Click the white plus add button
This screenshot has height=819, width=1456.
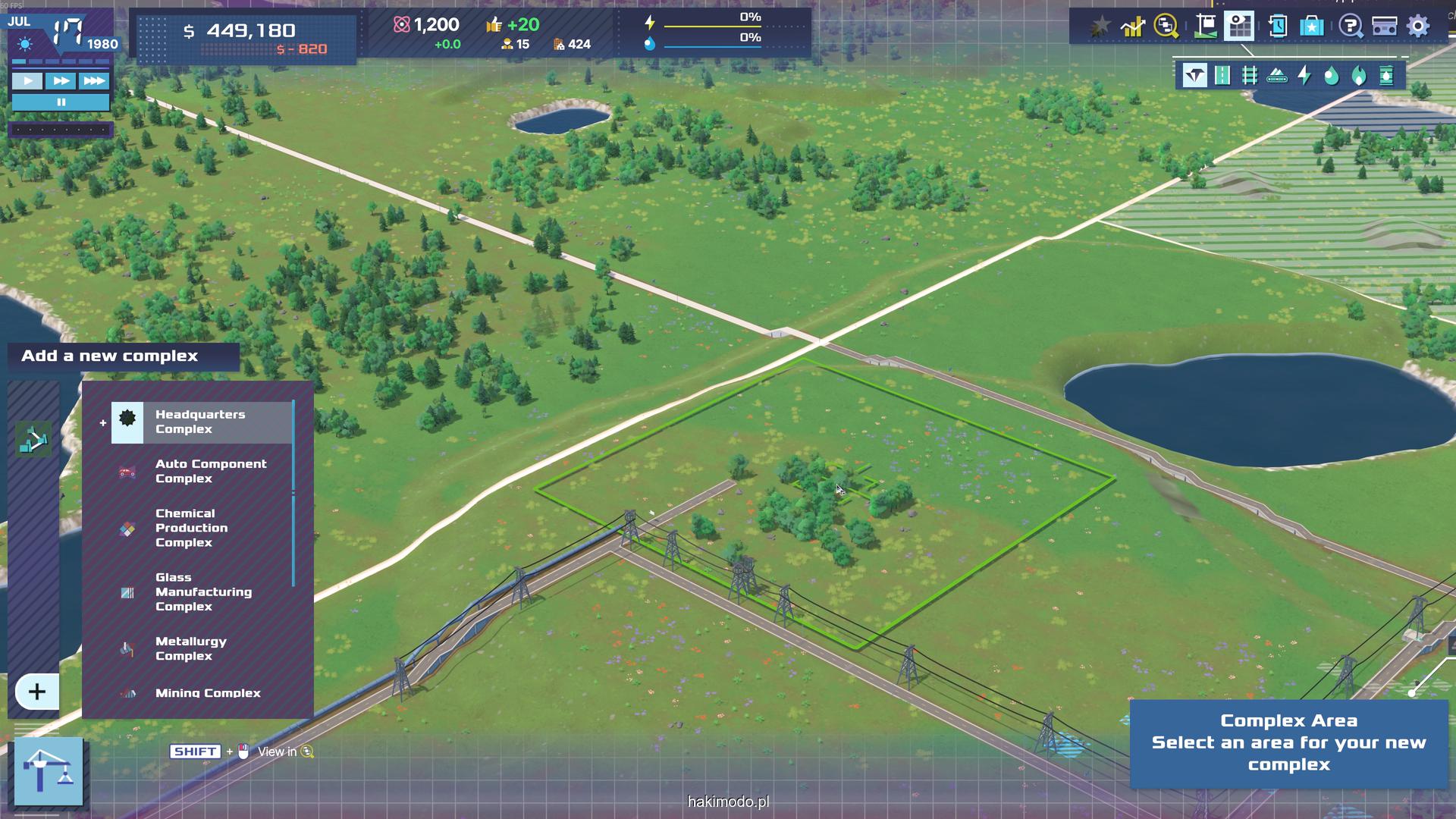(x=36, y=692)
